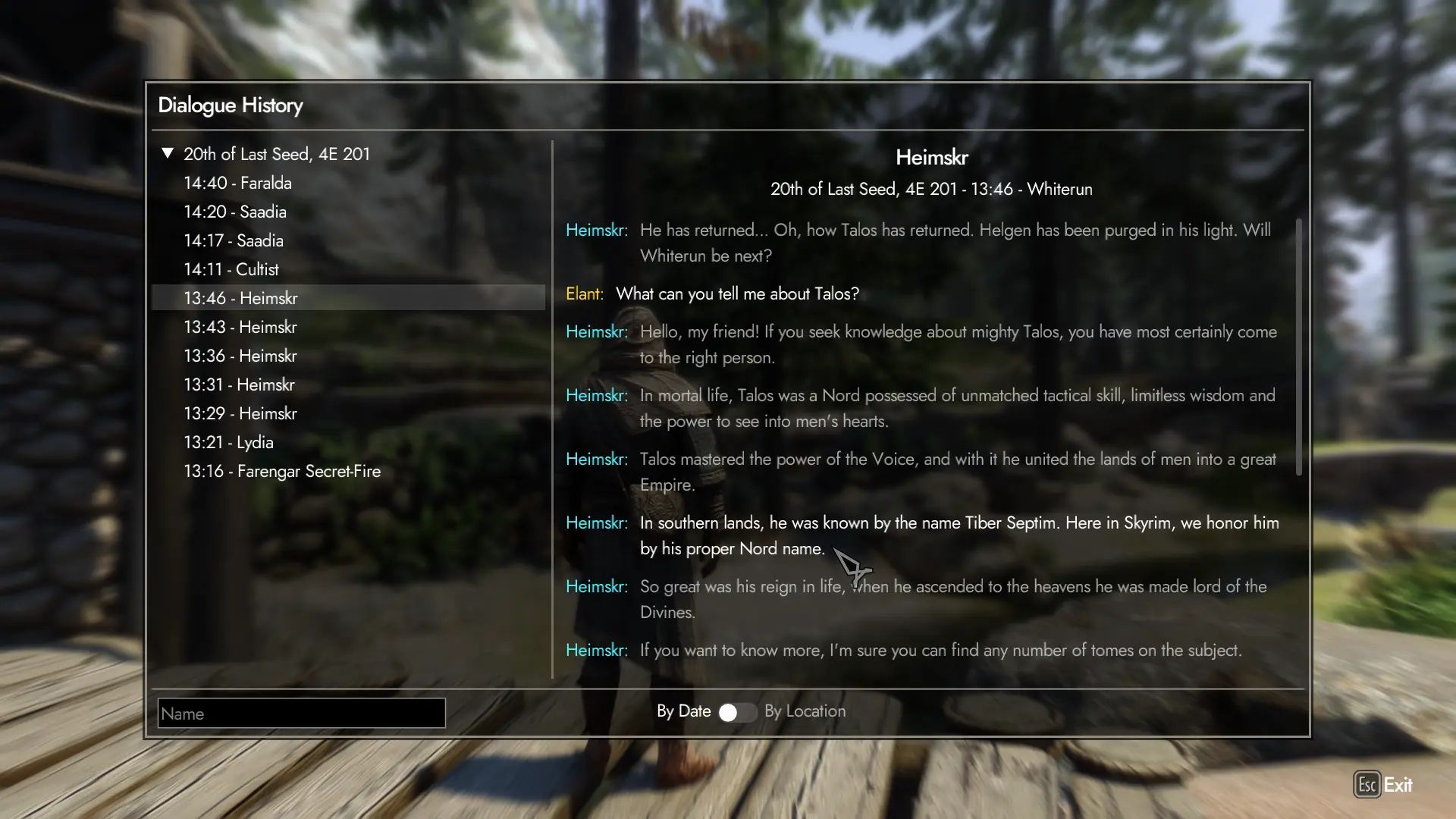Select the 13:43 Heimskr conversation
The height and width of the screenshot is (819, 1456).
coord(241,326)
